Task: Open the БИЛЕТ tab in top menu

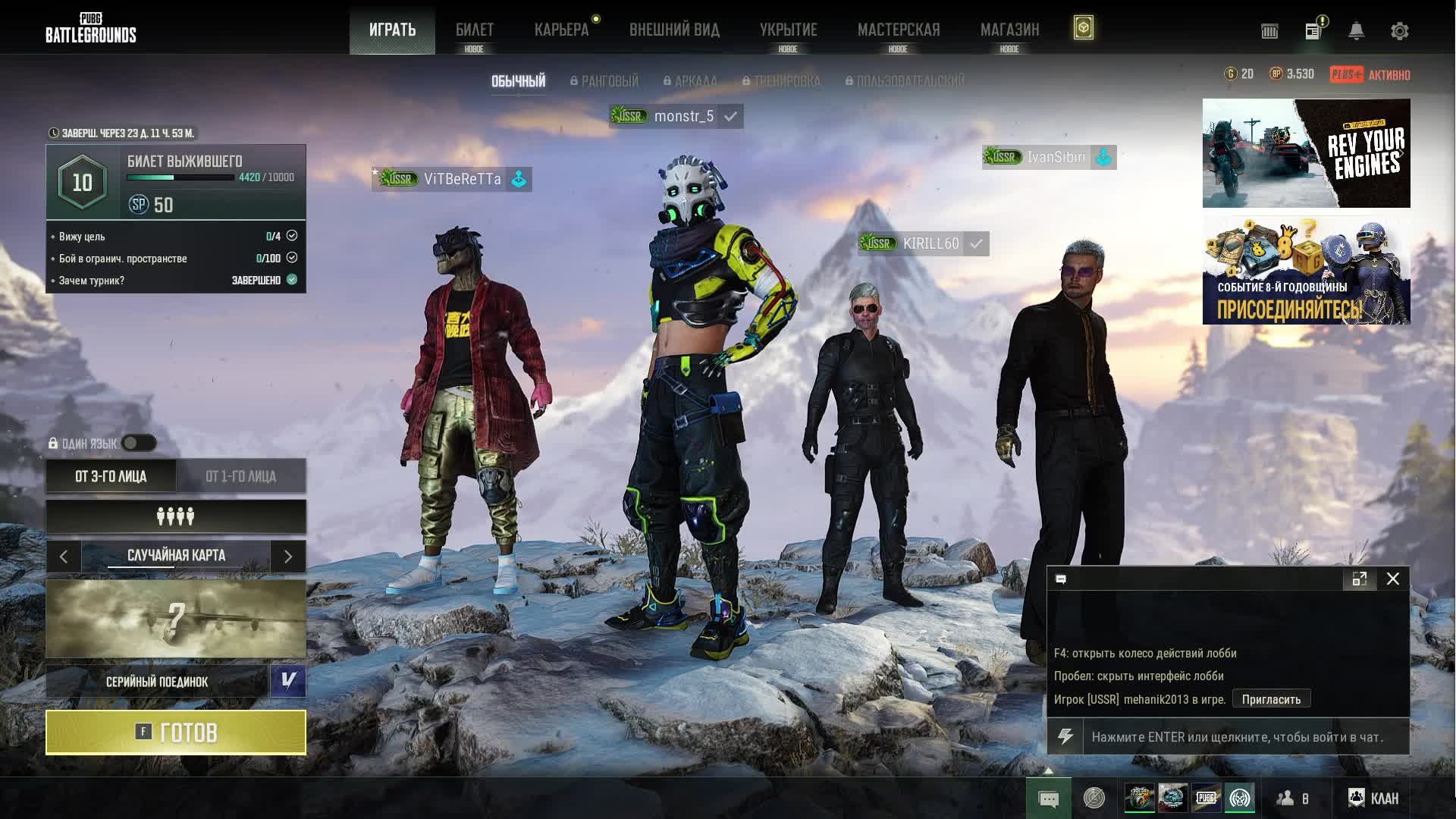Action: (x=474, y=30)
